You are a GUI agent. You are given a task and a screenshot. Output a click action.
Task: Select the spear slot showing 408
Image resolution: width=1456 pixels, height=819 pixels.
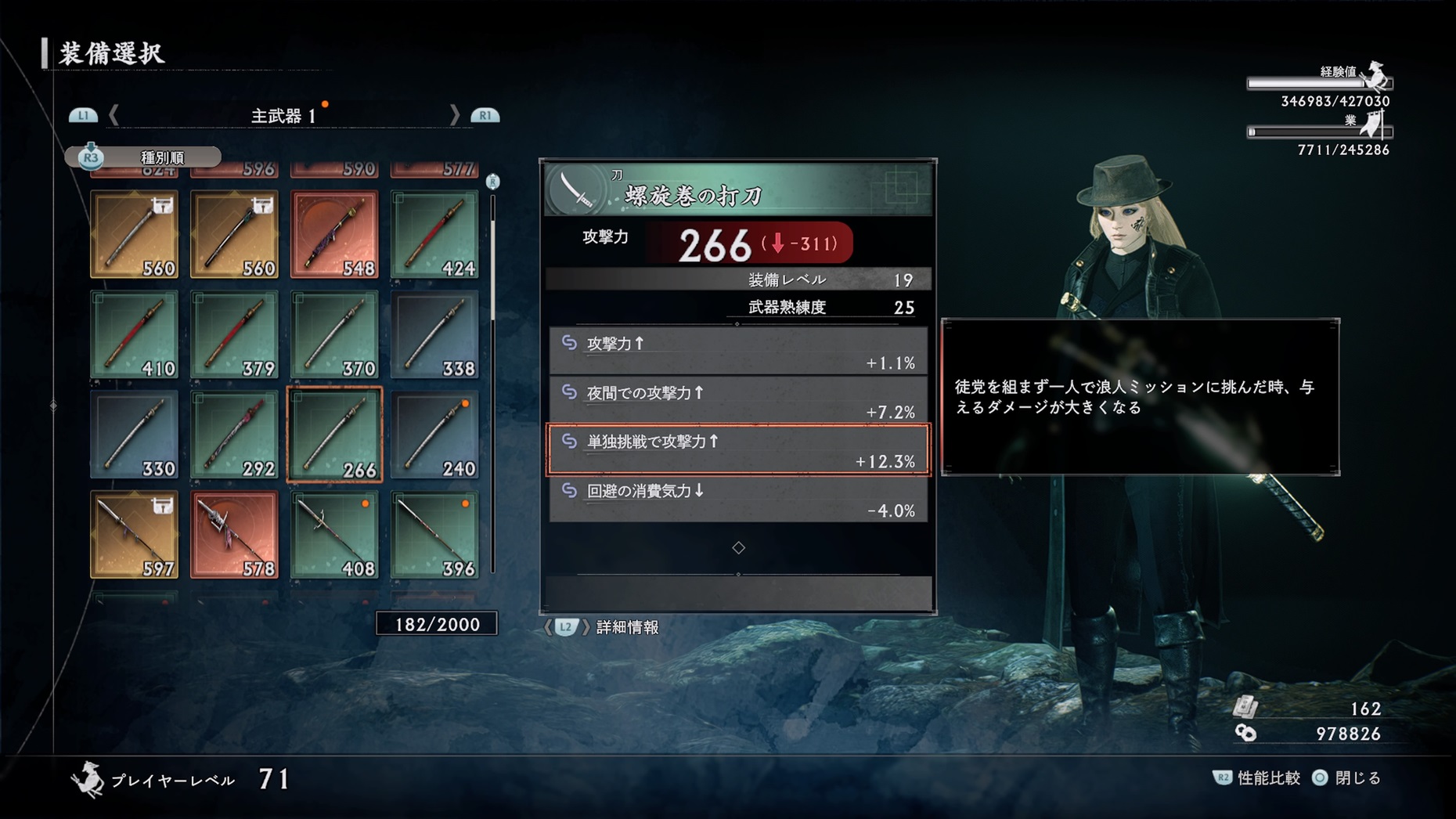(334, 535)
